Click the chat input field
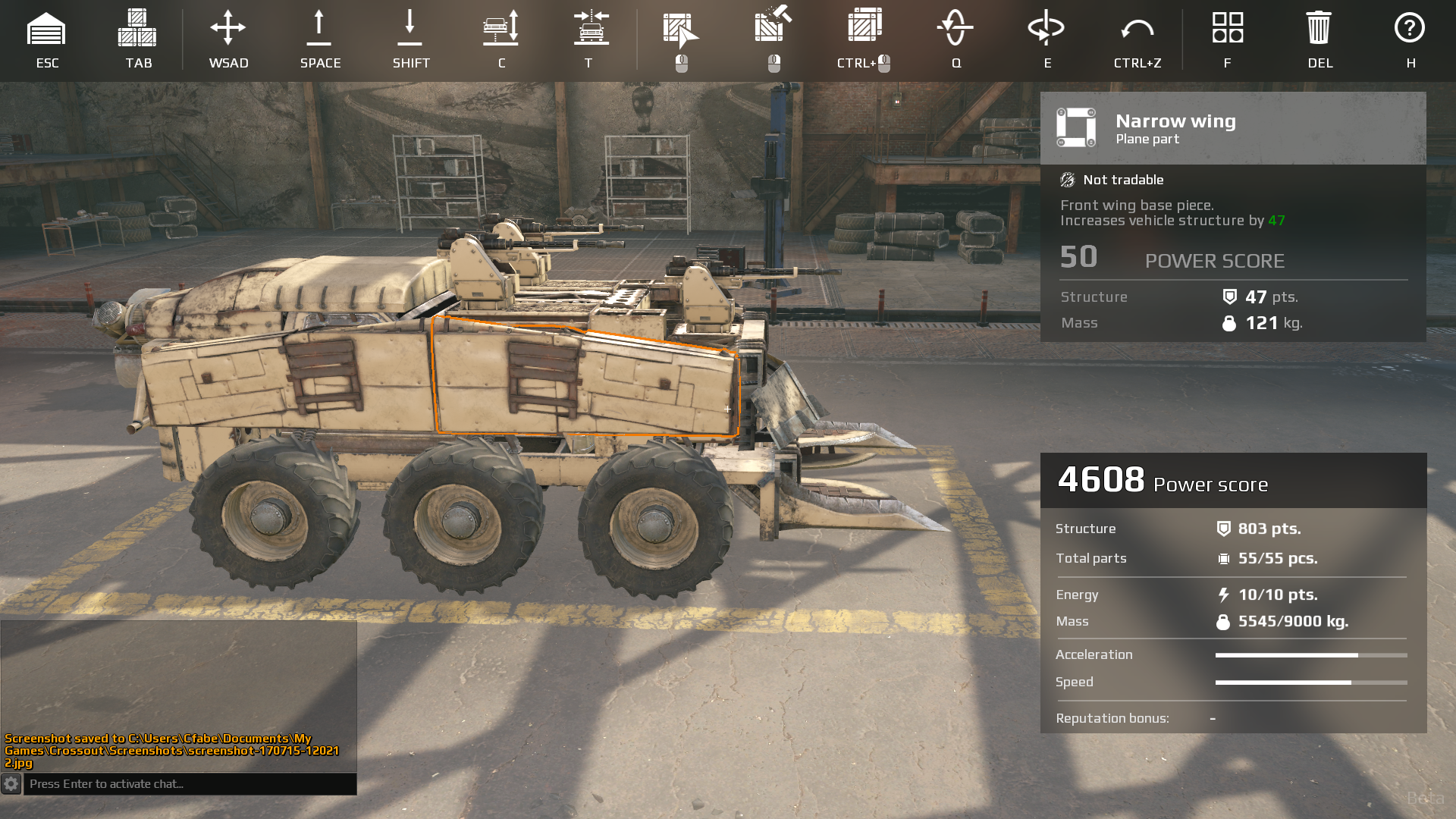The image size is (1456, 819). pyautogui.click(x=190, y=784)
